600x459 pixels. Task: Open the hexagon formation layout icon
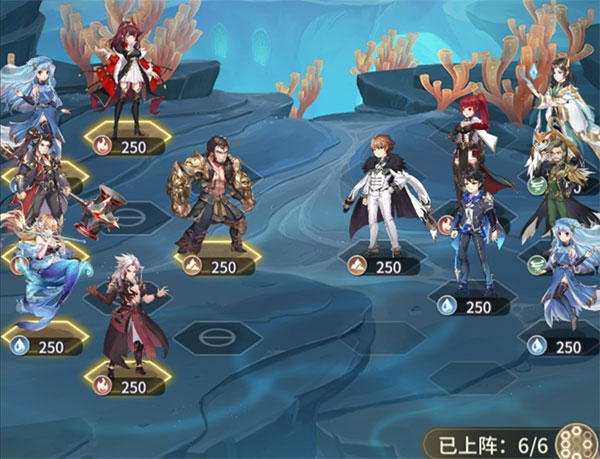(576, 441)
